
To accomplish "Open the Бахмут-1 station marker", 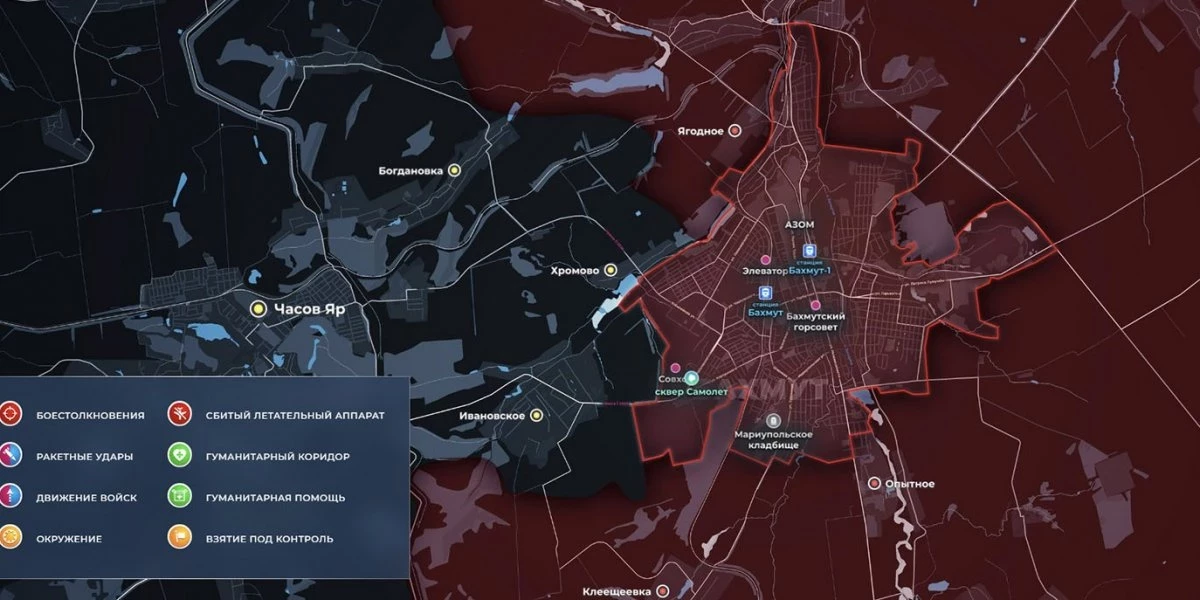I will click(x=809, y=252).
